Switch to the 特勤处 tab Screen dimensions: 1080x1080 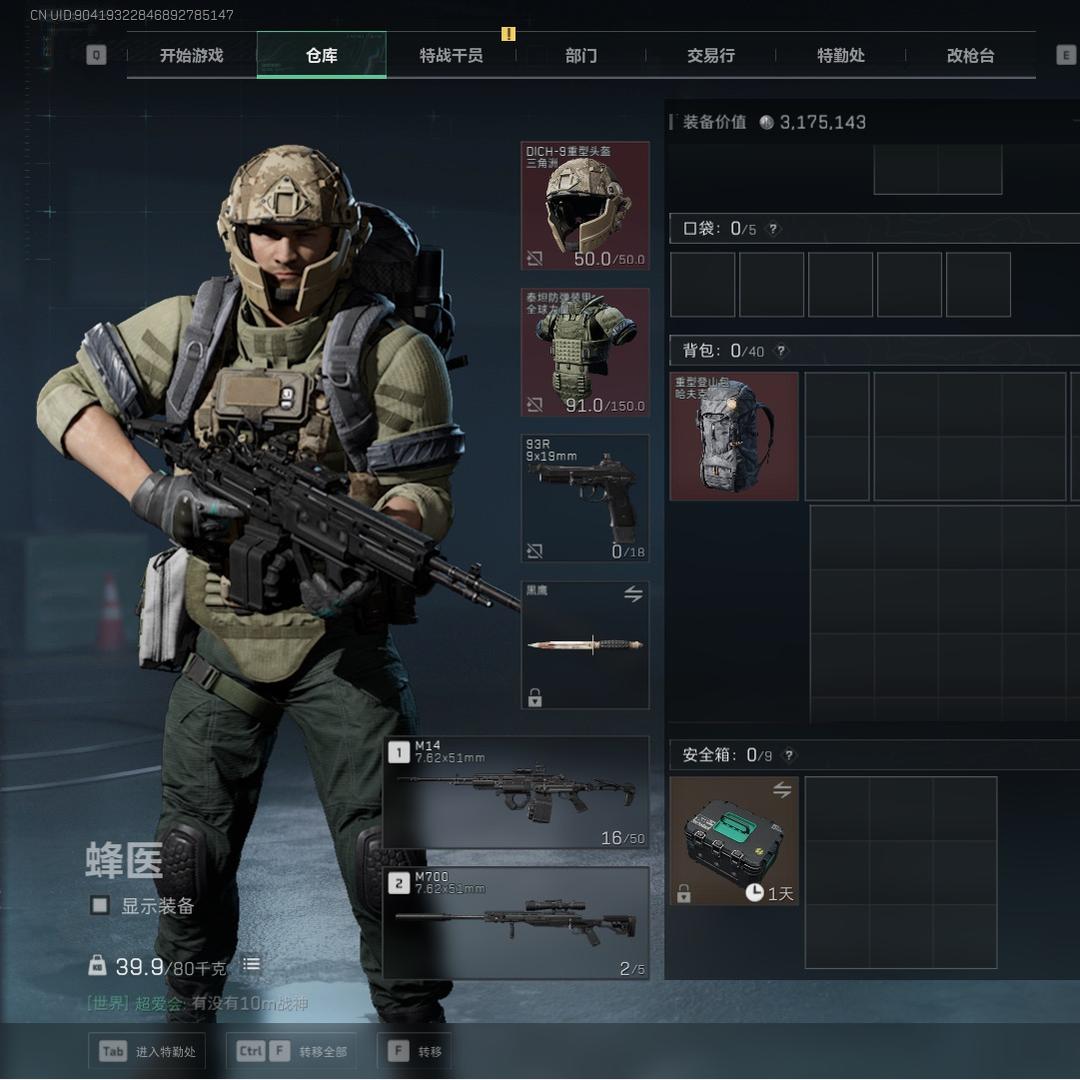tap(841, 56)
